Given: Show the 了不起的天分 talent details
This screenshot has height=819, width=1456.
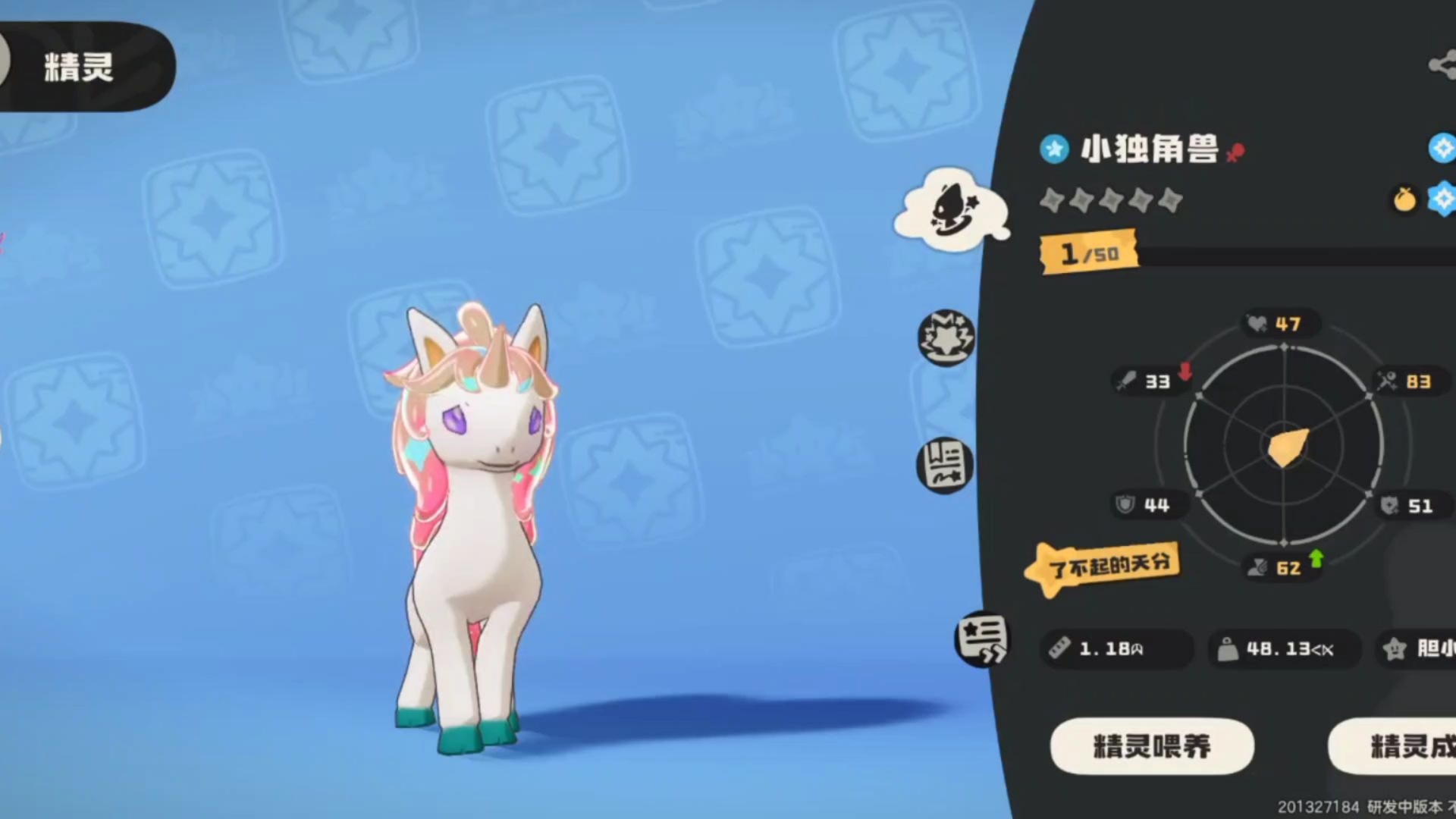Looking at the screenshot, I should click(1103, 566).
